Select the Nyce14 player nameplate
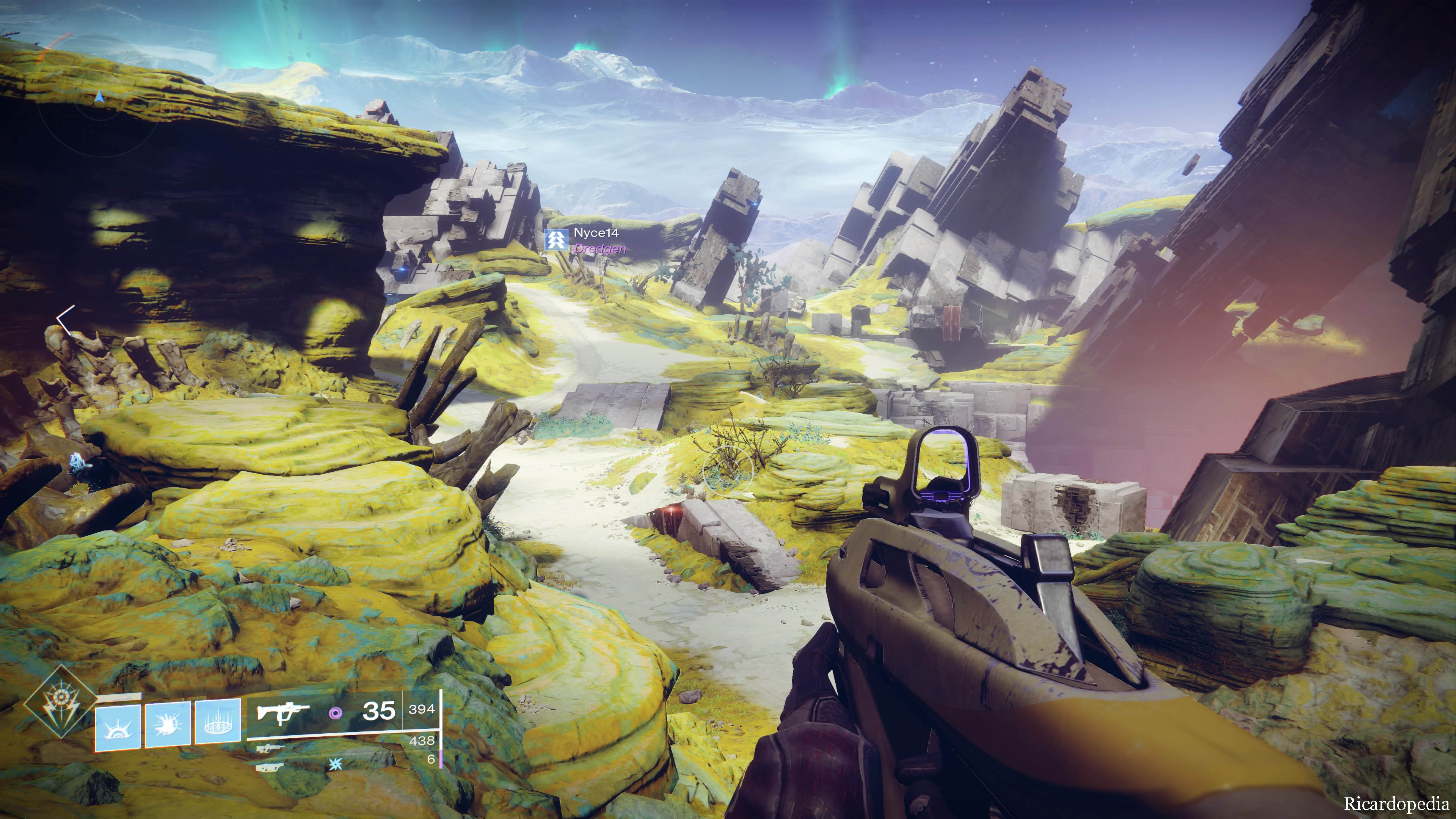Screen dimensions: 1456x819 (595, 233)
